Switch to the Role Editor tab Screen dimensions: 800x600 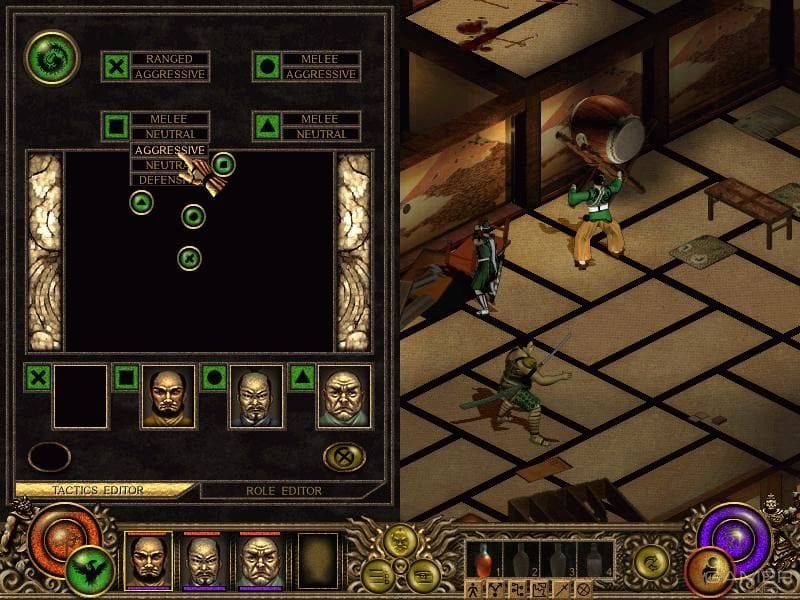pyautogui.click(x=283, y=491)
